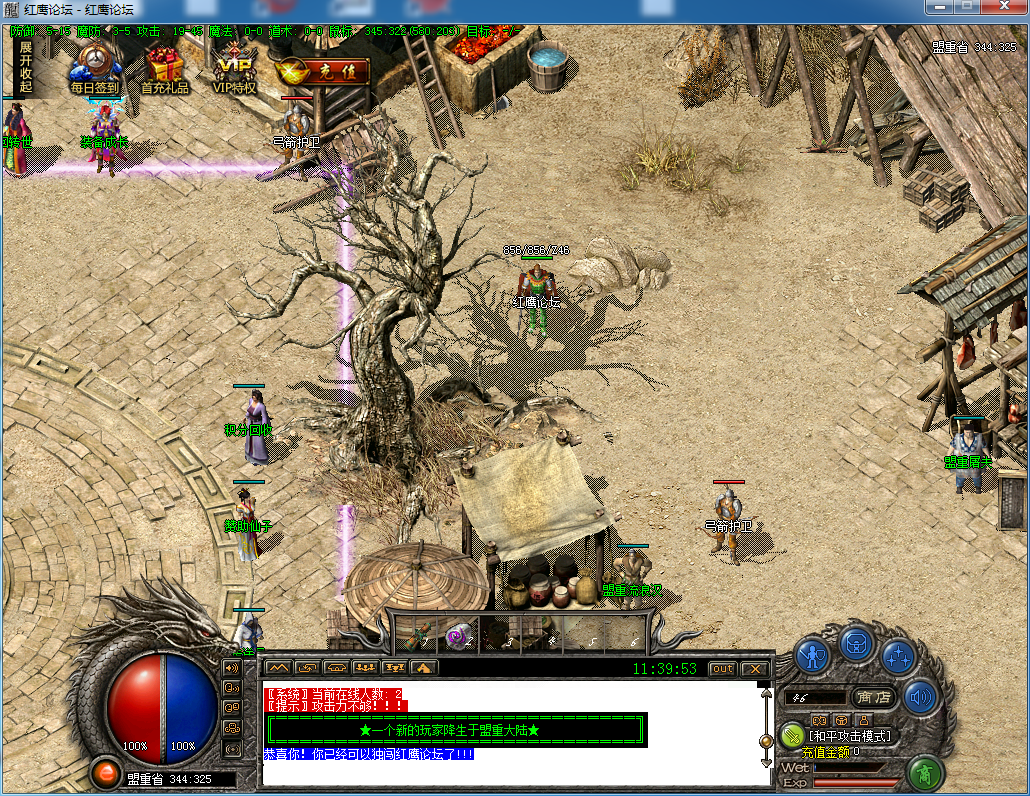Open the bag inventory round button
The height and width of the screenshot is (796, 1030).
point(857,643)
